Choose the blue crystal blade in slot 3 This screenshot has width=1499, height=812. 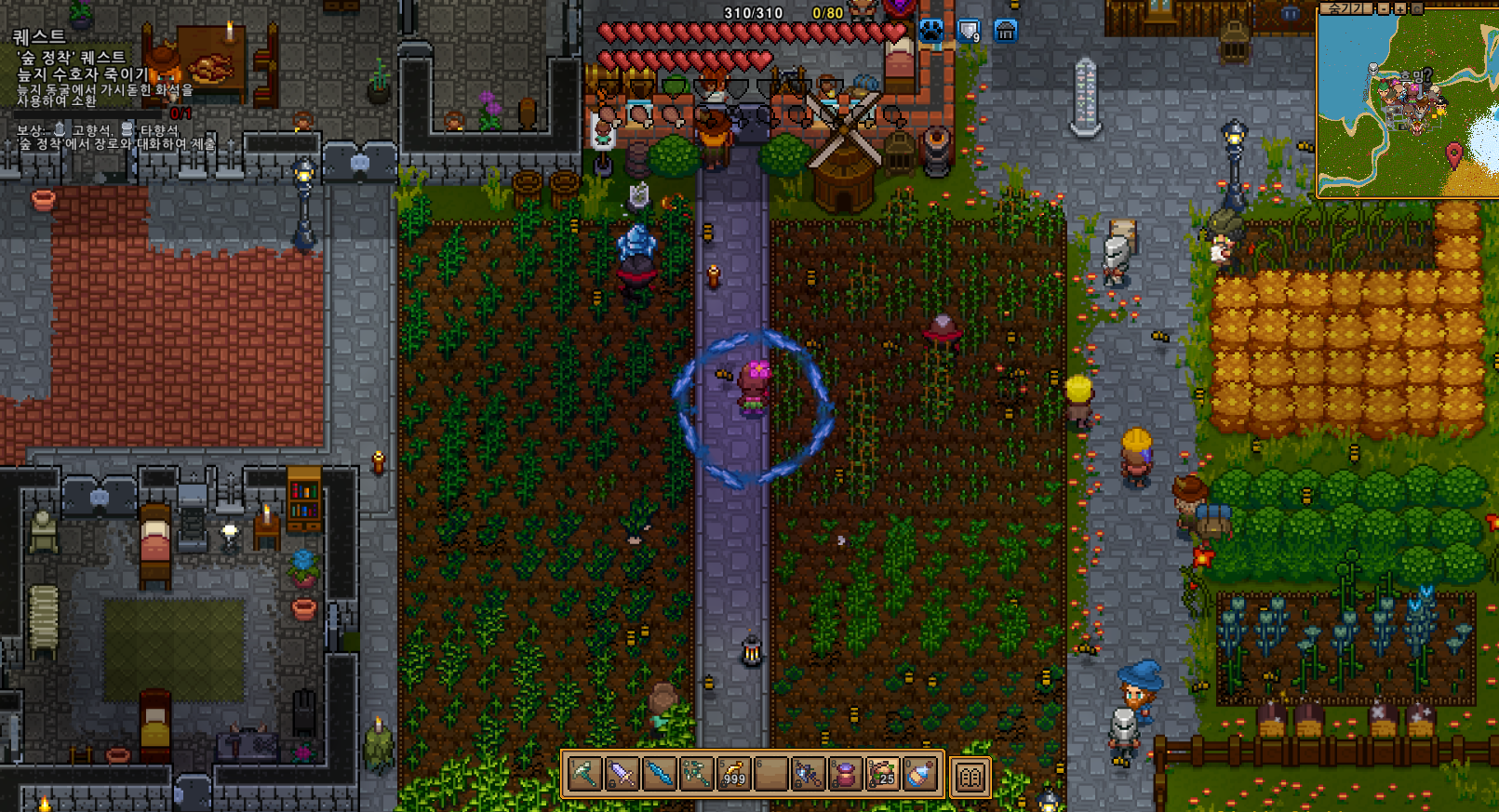659,773
